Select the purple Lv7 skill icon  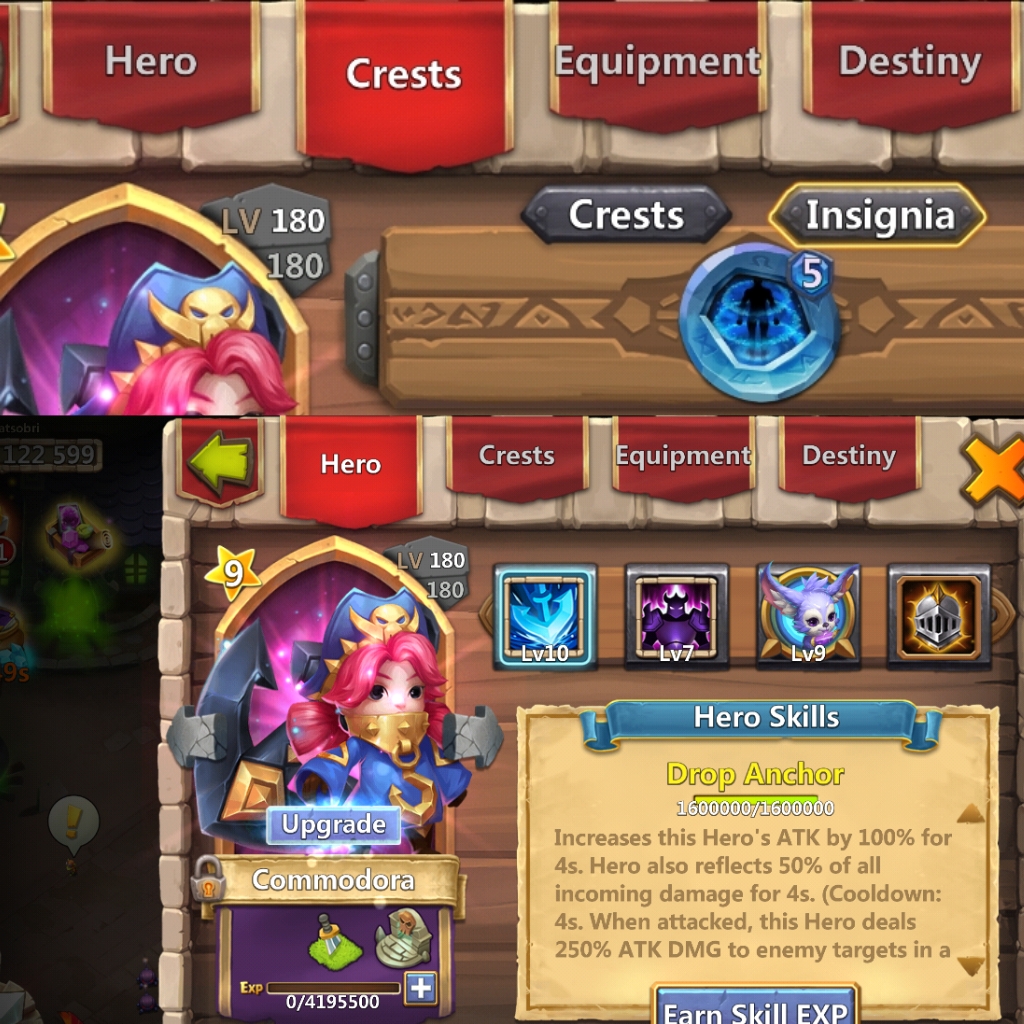(676, 615)
